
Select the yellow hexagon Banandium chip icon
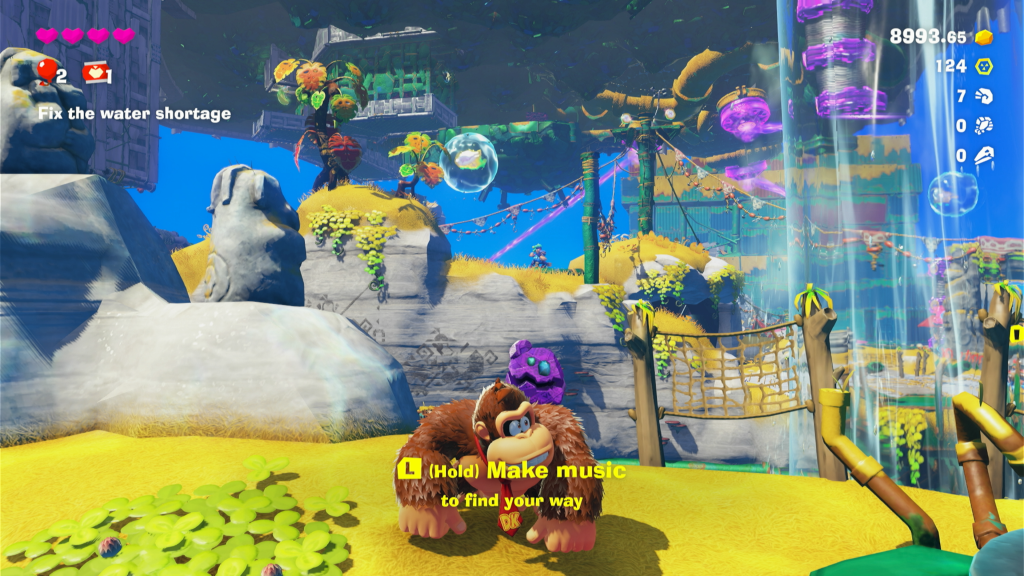pyautogui.click(x=984, y=66)
